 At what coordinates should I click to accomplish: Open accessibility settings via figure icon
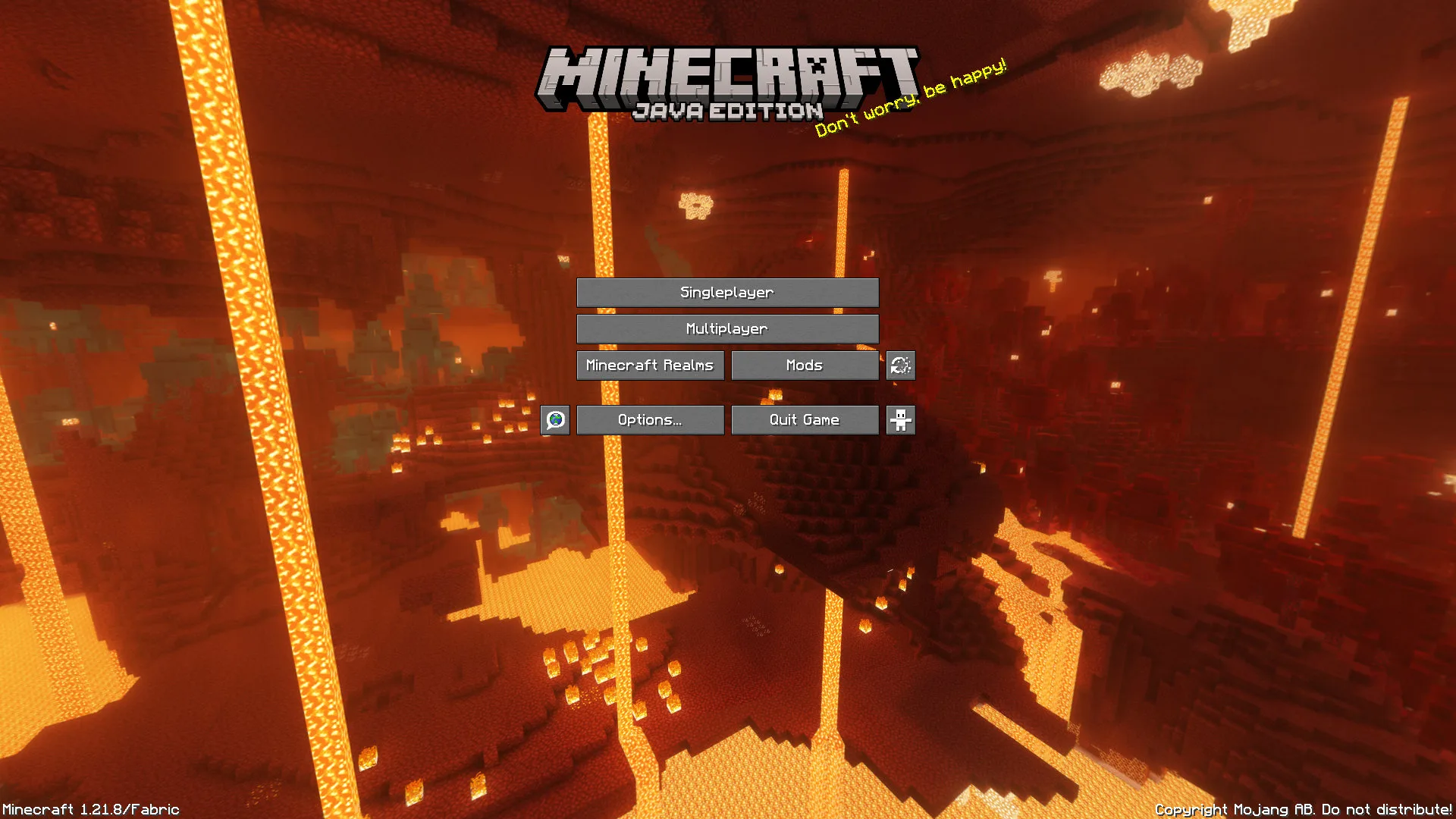(x=900, y=419)
